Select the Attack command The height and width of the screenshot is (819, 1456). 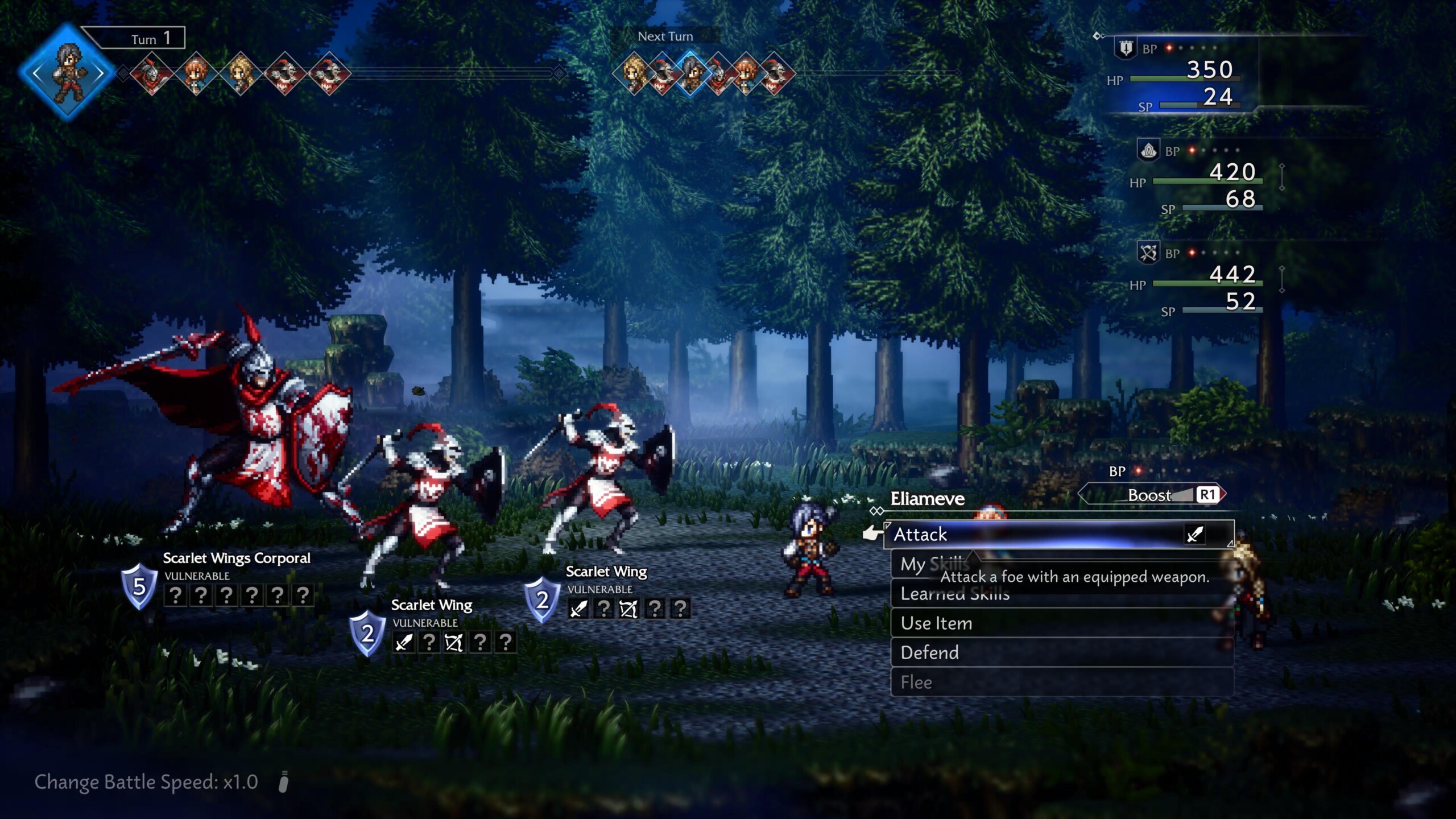pyautogui.click(x=1058, y=535)
